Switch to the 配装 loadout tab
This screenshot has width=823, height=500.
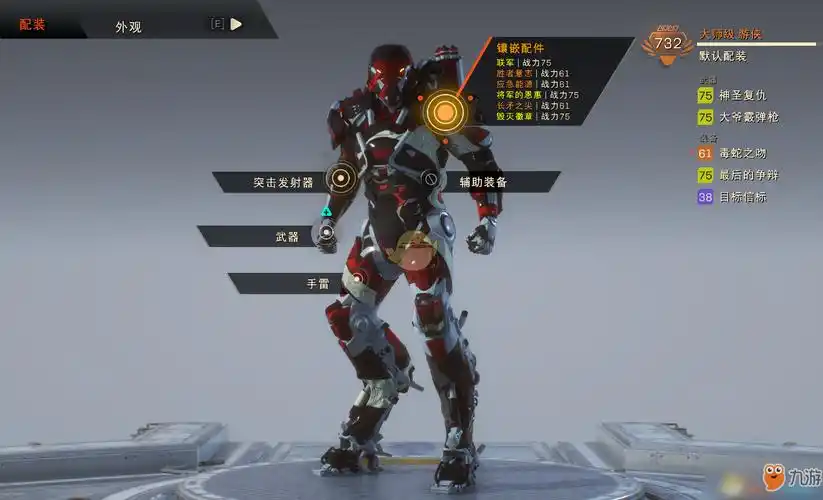[x=32, y=24]
